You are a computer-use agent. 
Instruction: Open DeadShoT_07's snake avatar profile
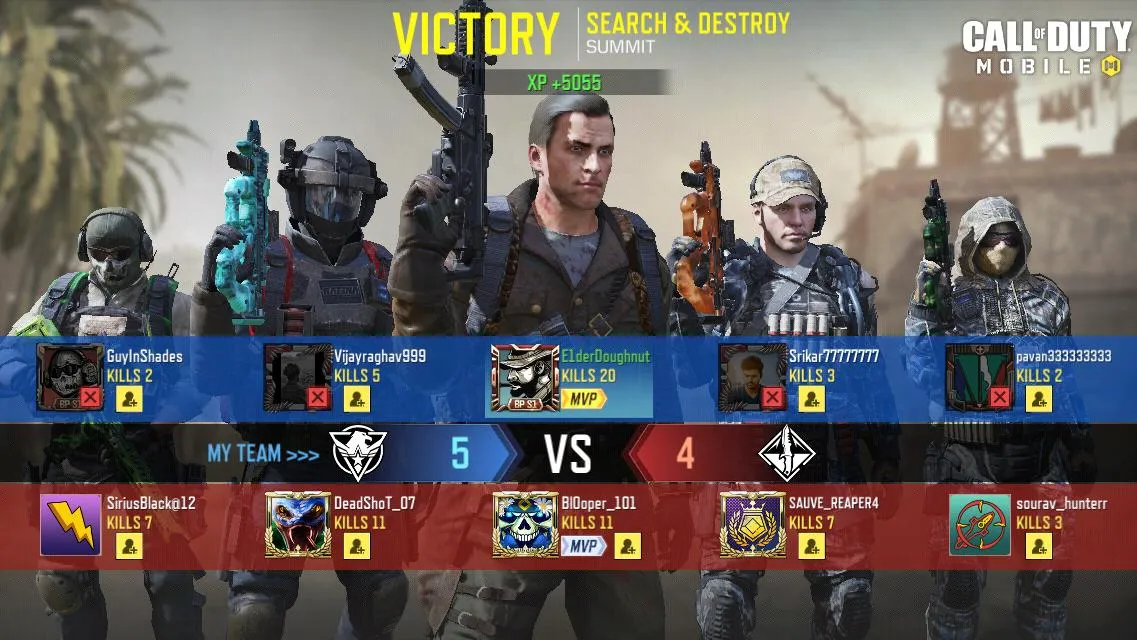tap(297, 525)
